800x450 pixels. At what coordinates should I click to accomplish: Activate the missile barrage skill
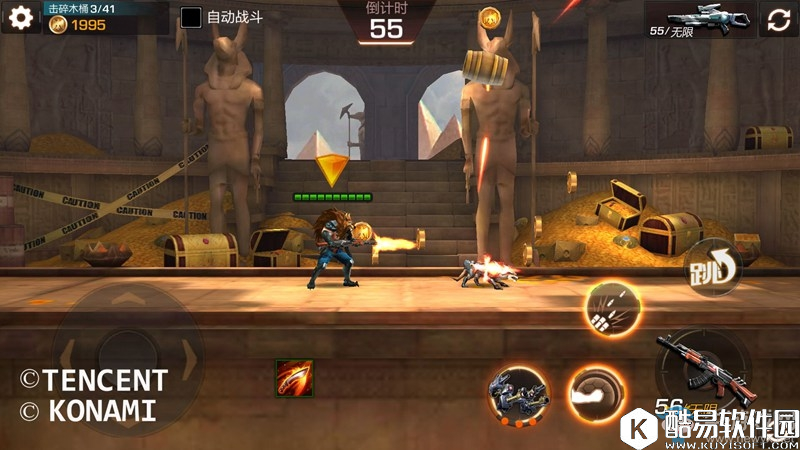click(x=610, y=309)
